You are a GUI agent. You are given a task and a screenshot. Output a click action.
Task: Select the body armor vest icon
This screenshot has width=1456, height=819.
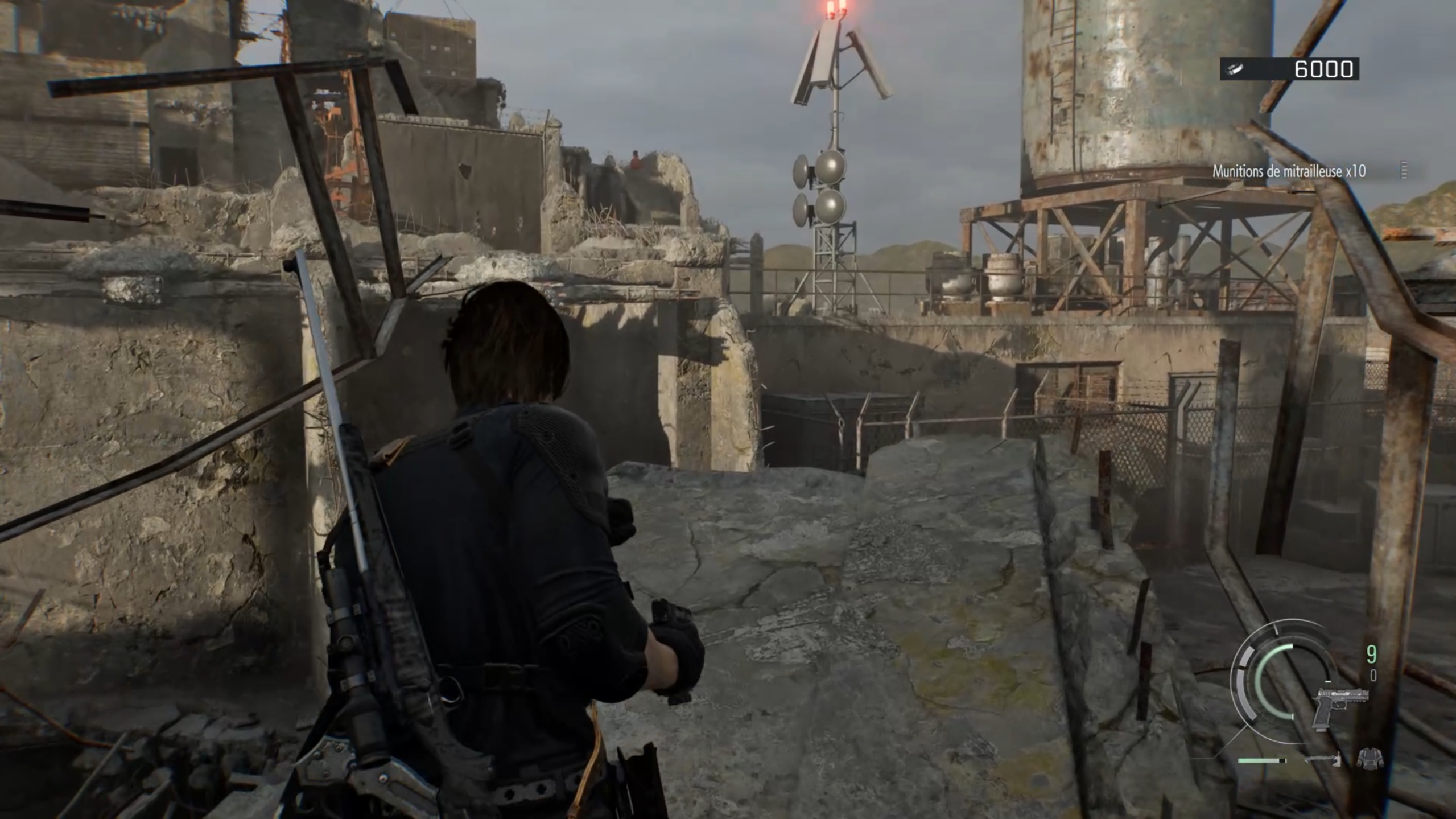[x=1369, y=758]
